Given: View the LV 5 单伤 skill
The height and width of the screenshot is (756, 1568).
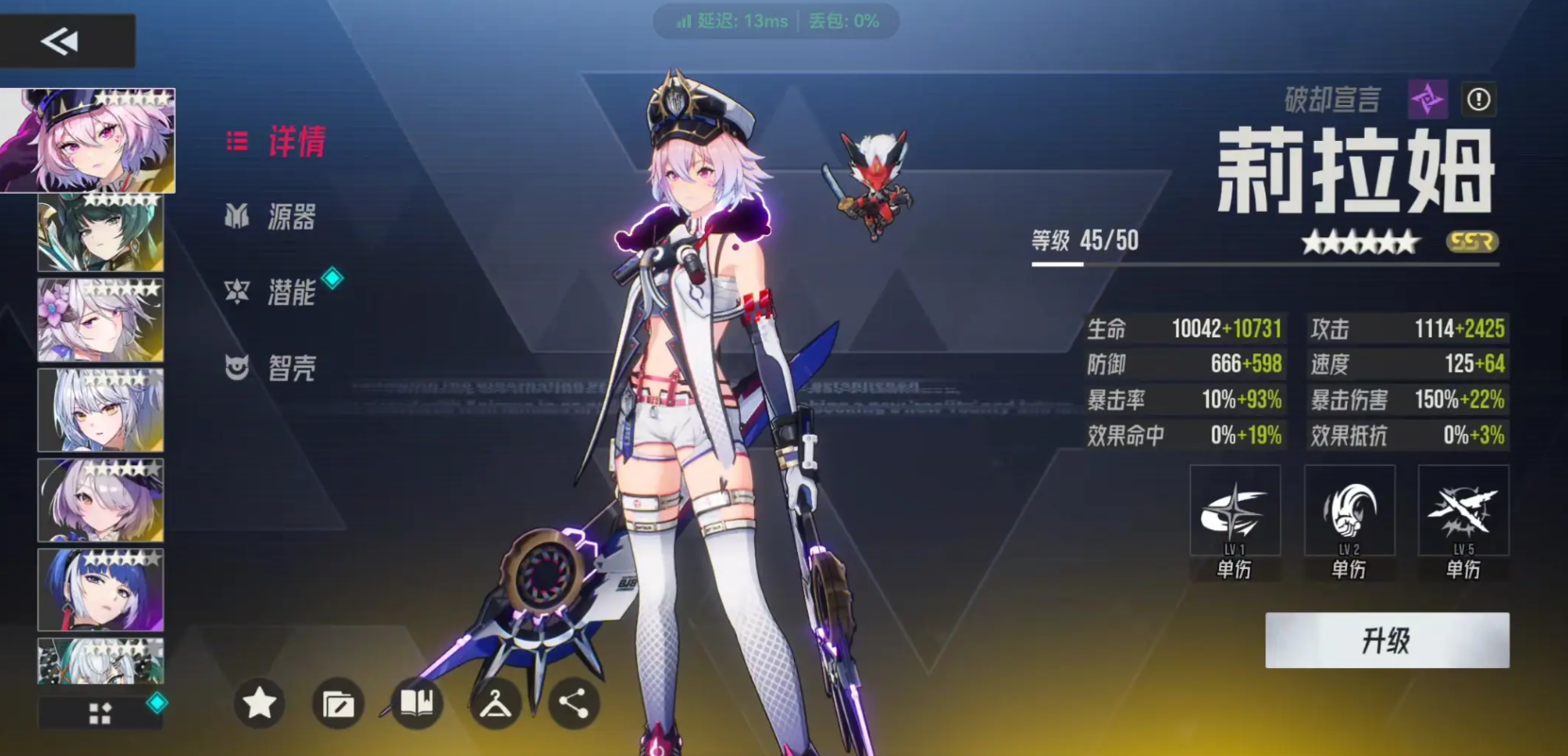Looking at the screenshot, I should [x=1463, y=522].
